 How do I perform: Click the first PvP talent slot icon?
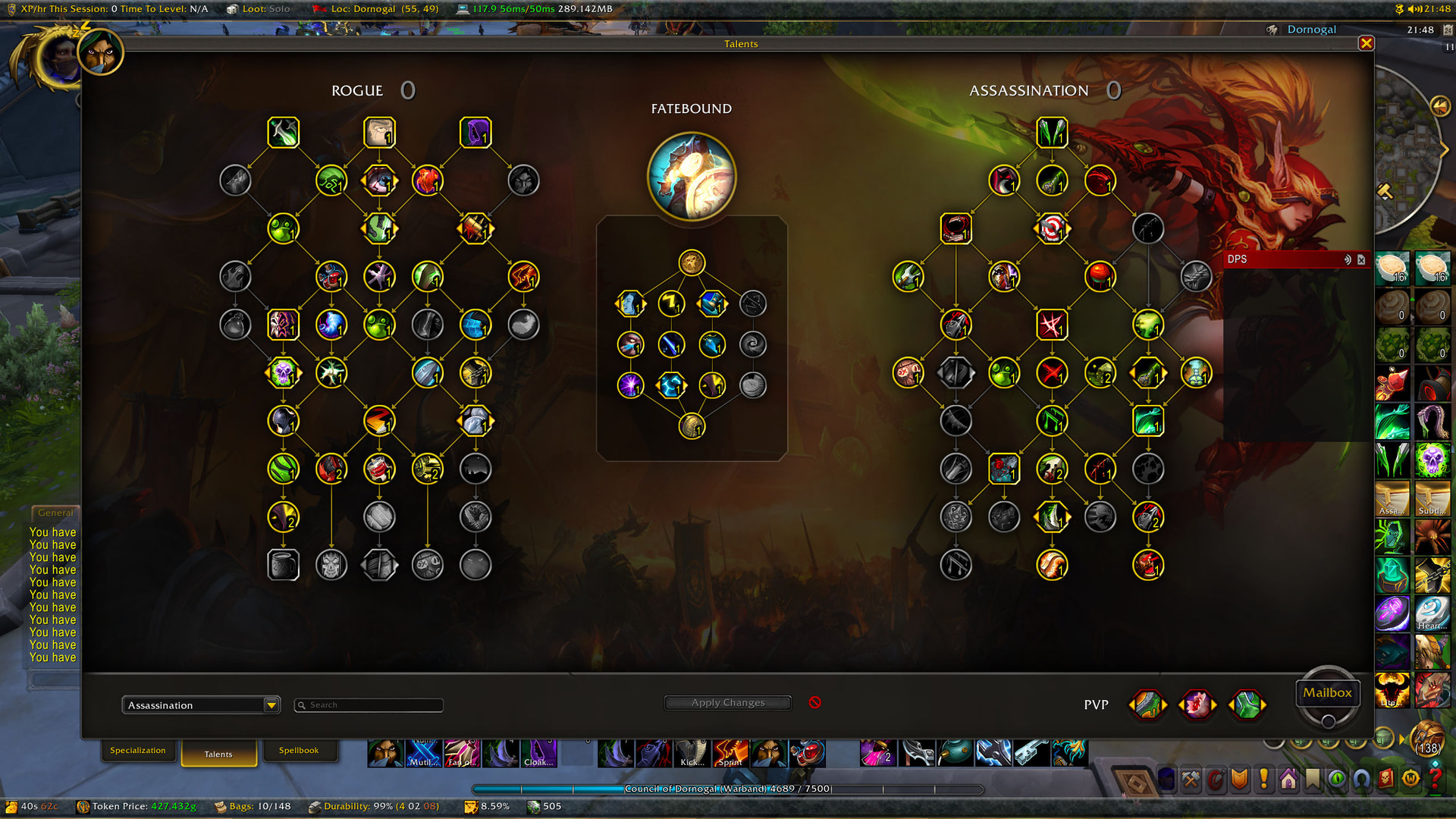1147,704
